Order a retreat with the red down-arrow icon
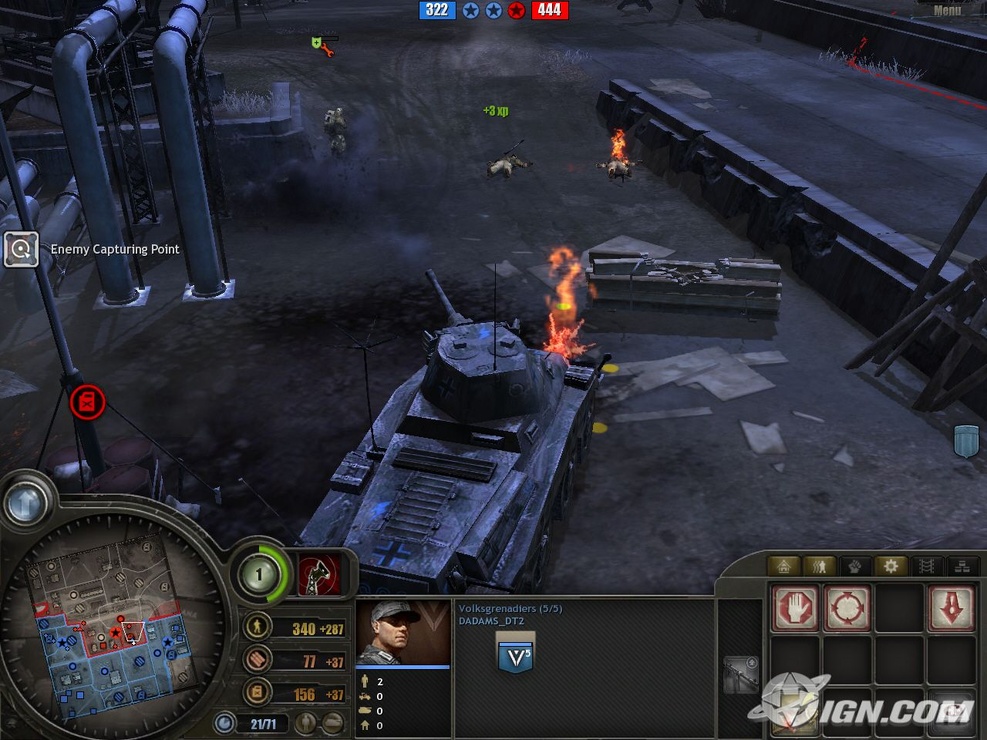Screen dimensions: 987x740 (x=949, y=608)
